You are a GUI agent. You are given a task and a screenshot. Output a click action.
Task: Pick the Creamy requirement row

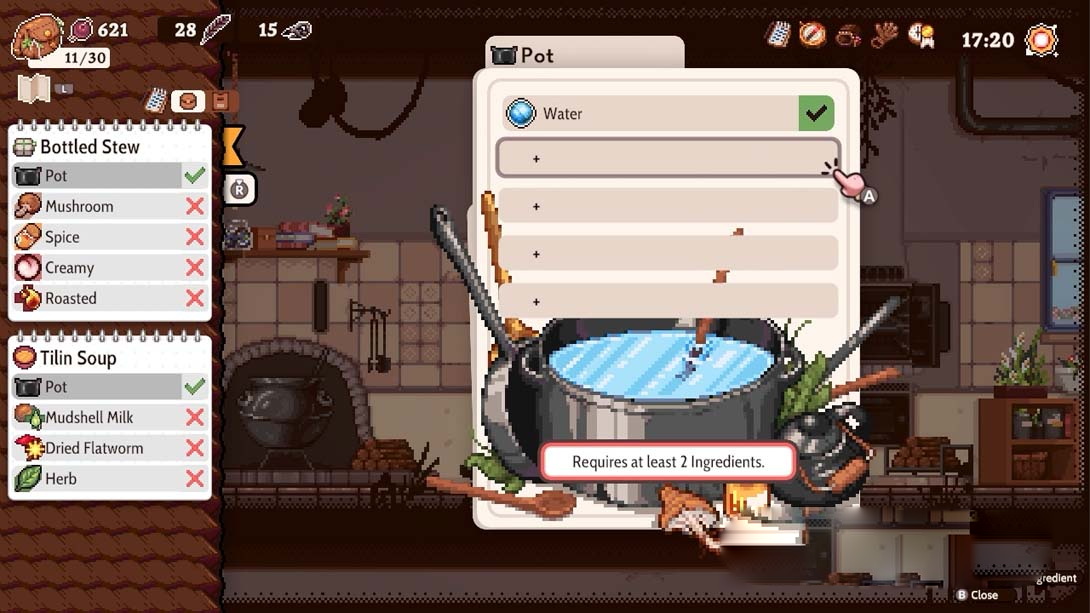[x=110, y=268]
